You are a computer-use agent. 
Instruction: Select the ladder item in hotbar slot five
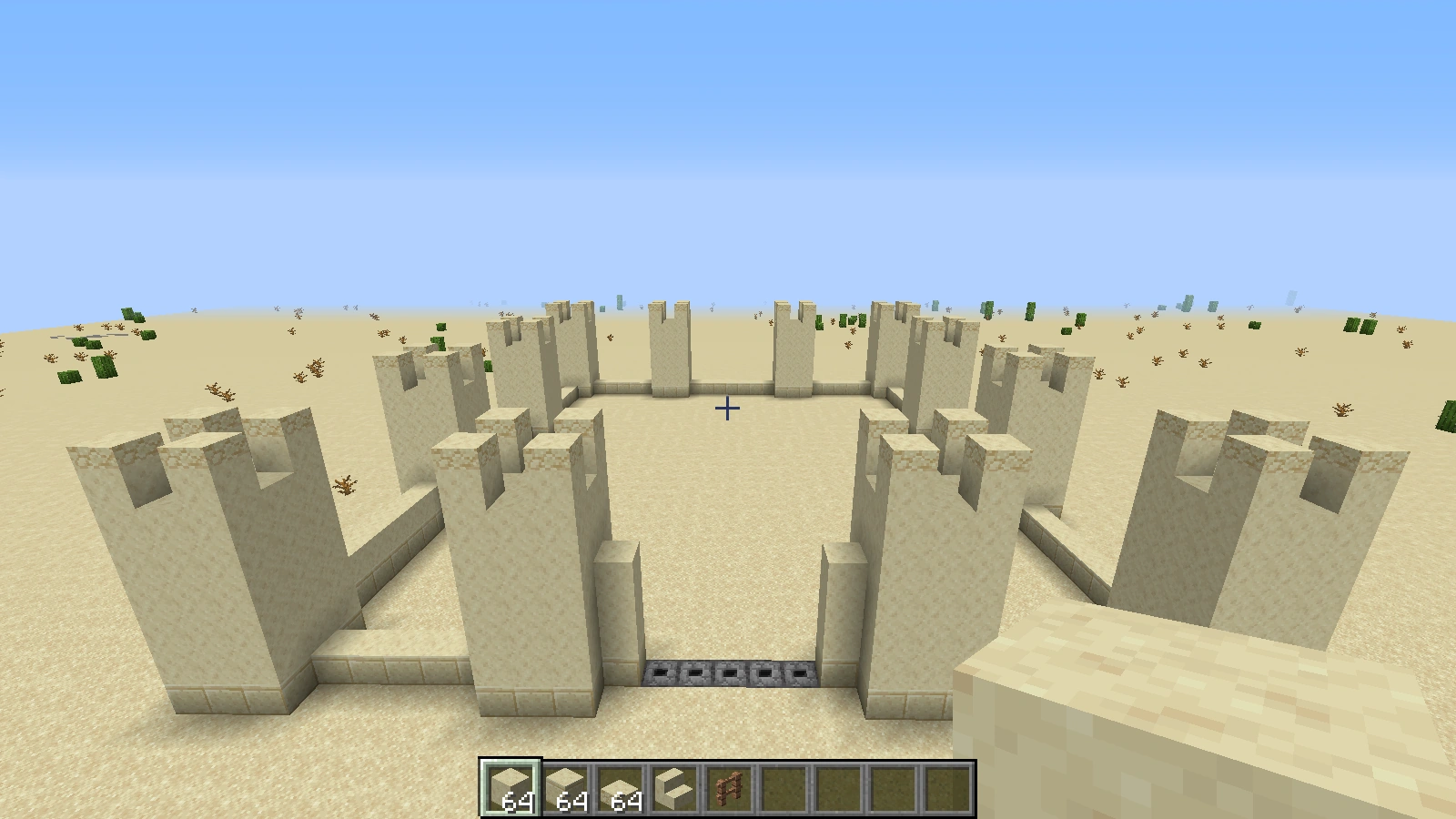click(x=728, y=785)
